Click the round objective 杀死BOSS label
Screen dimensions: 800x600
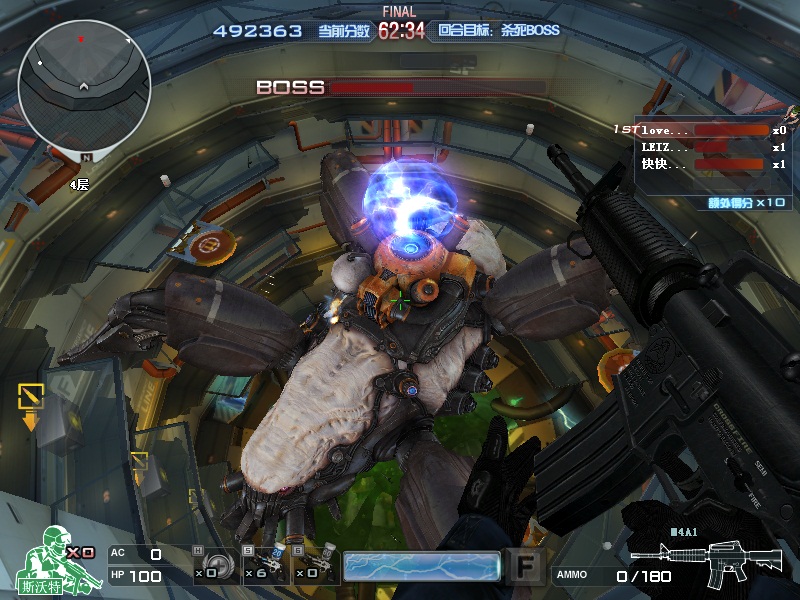pos(500,31)
